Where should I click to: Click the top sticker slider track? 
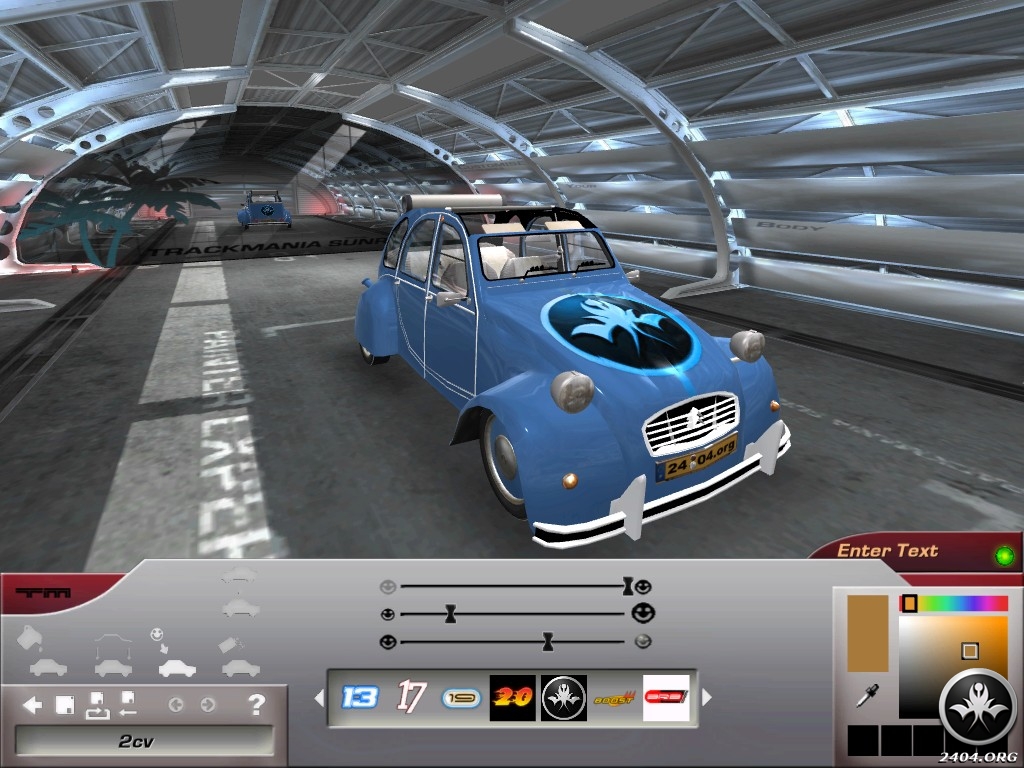510,586
